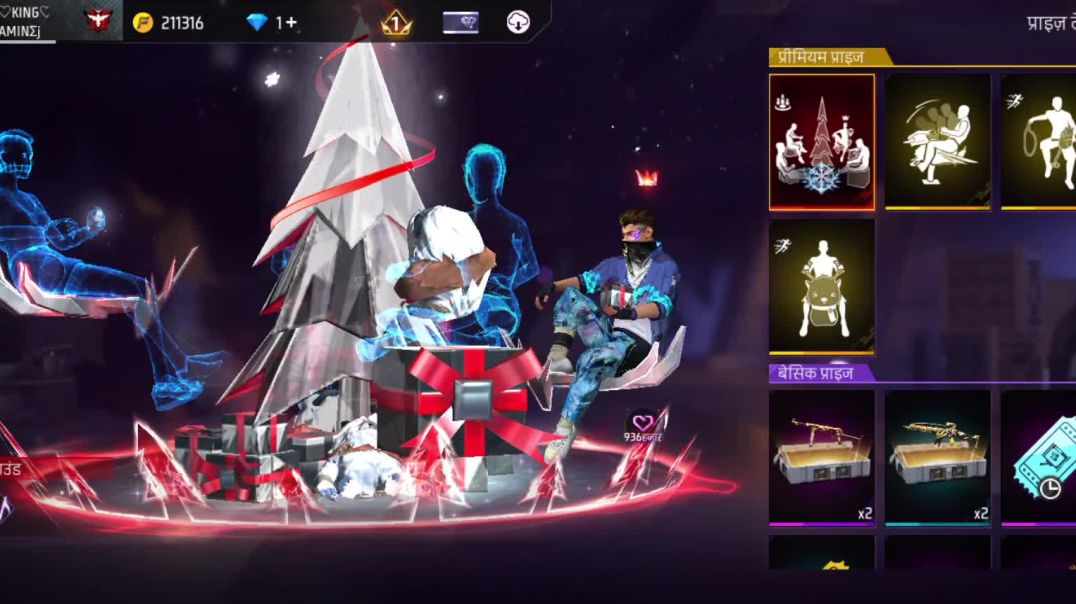
Task: Select the blue timed ticket prize
Action: [1040, 456]
